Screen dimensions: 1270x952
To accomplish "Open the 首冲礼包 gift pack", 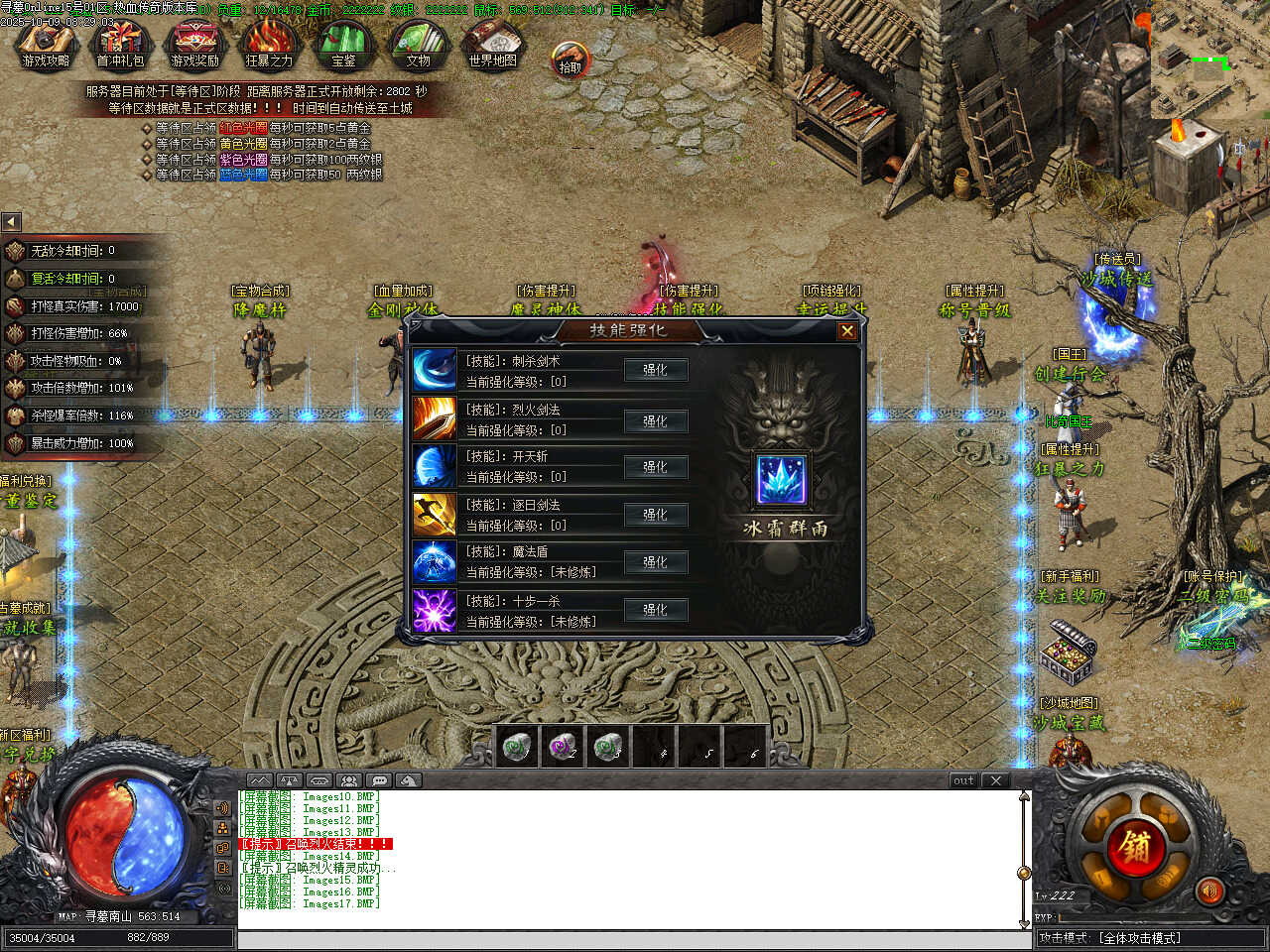I will 120,45.
